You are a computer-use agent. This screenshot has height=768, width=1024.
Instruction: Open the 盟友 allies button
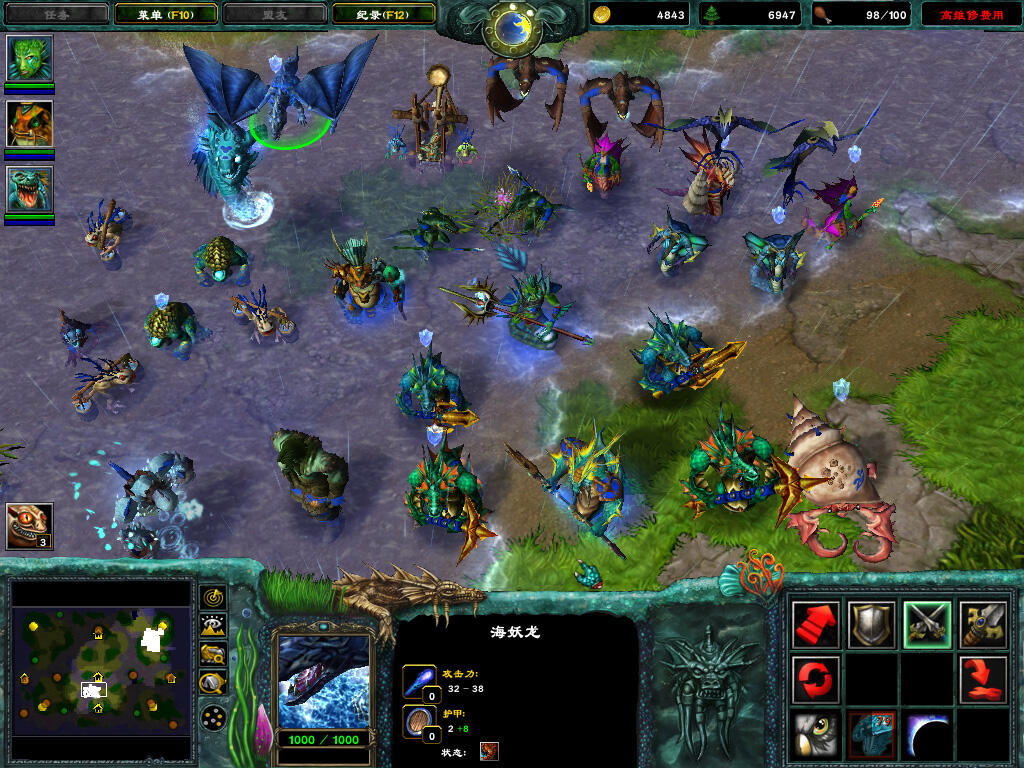tap(277, 14)
